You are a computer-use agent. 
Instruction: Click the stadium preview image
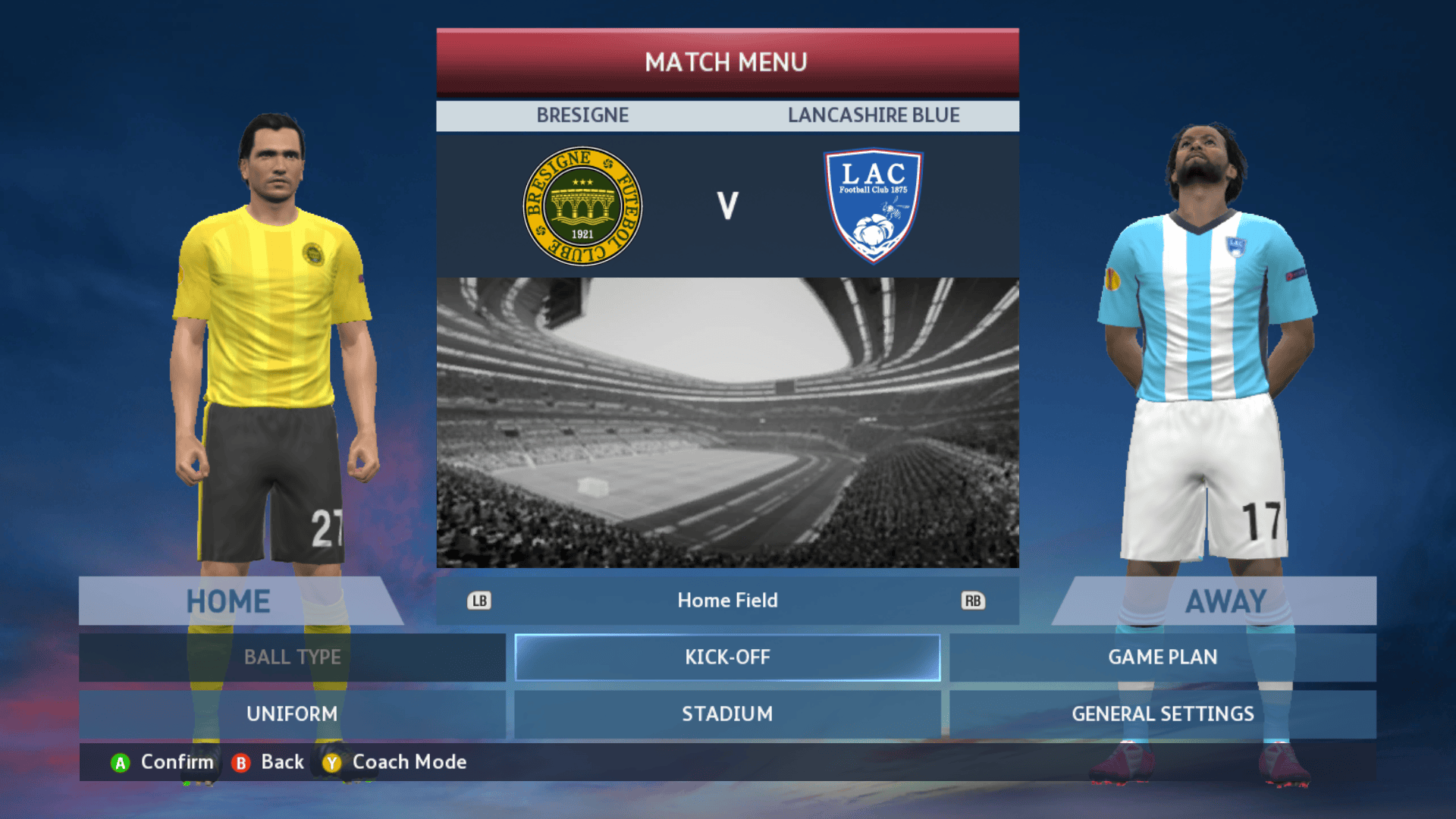pyautogui.click(x=727, y=422)
